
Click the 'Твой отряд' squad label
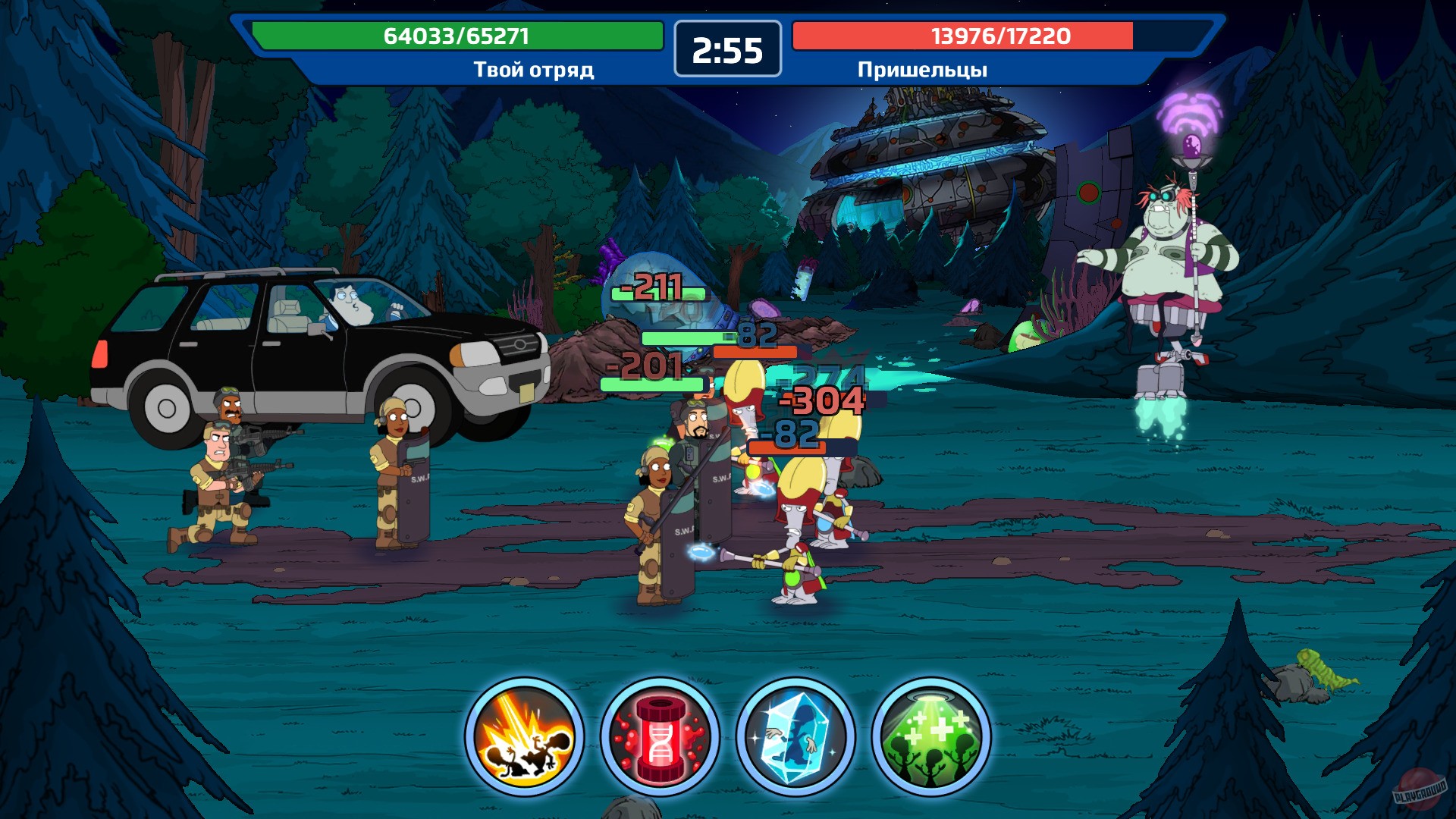[533, 69]
